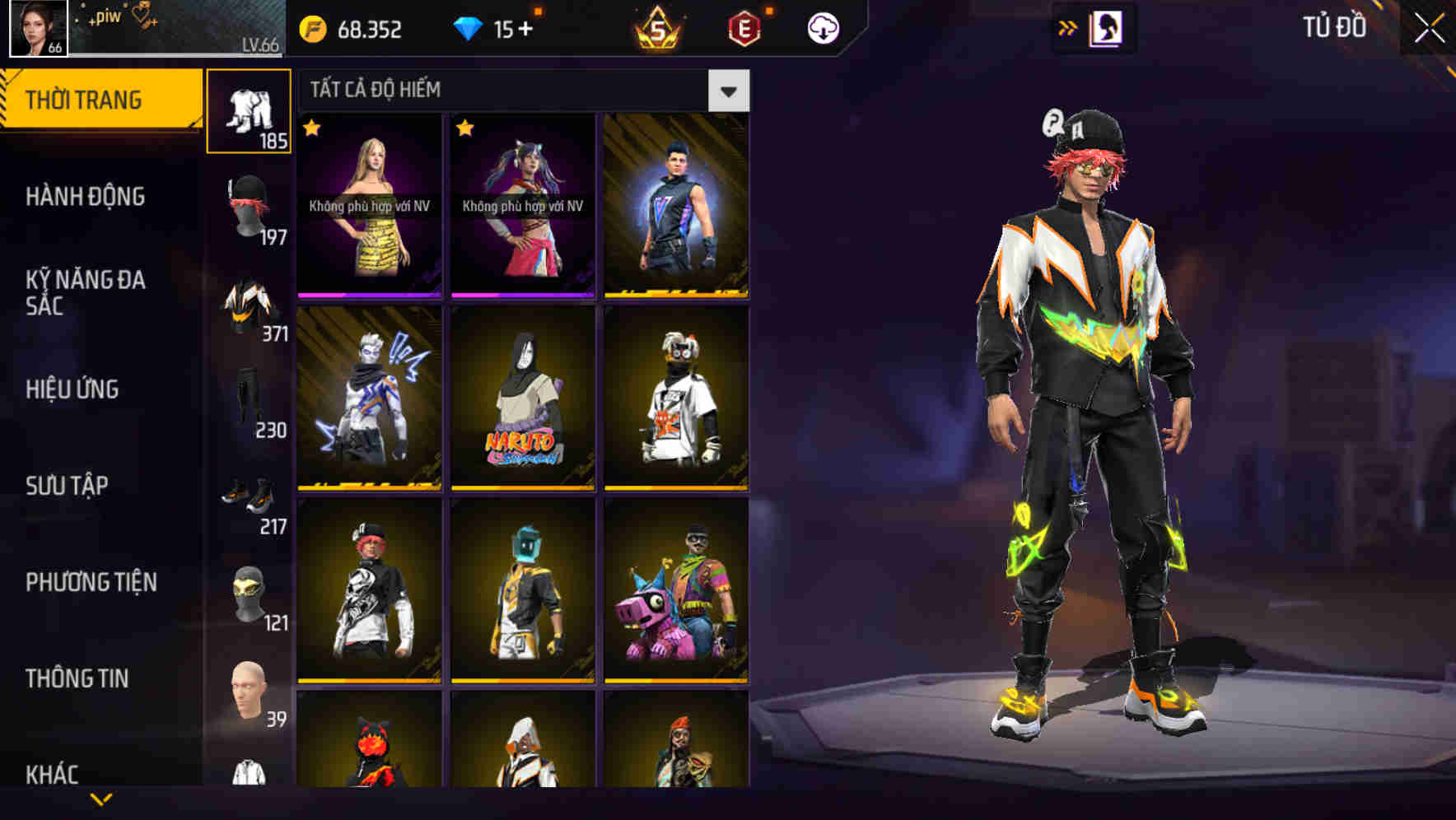Screen dimensions: 1456x820
Task: Click the cloud download icon
Action: [821, 30]
